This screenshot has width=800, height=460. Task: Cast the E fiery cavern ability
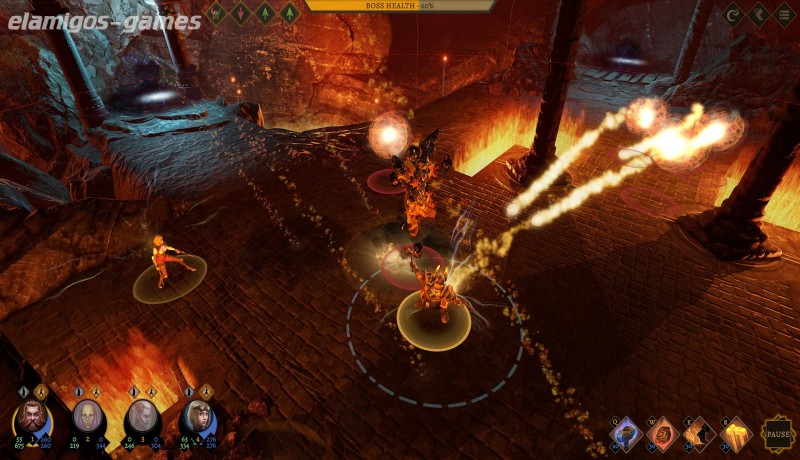[x=698, y=433]
